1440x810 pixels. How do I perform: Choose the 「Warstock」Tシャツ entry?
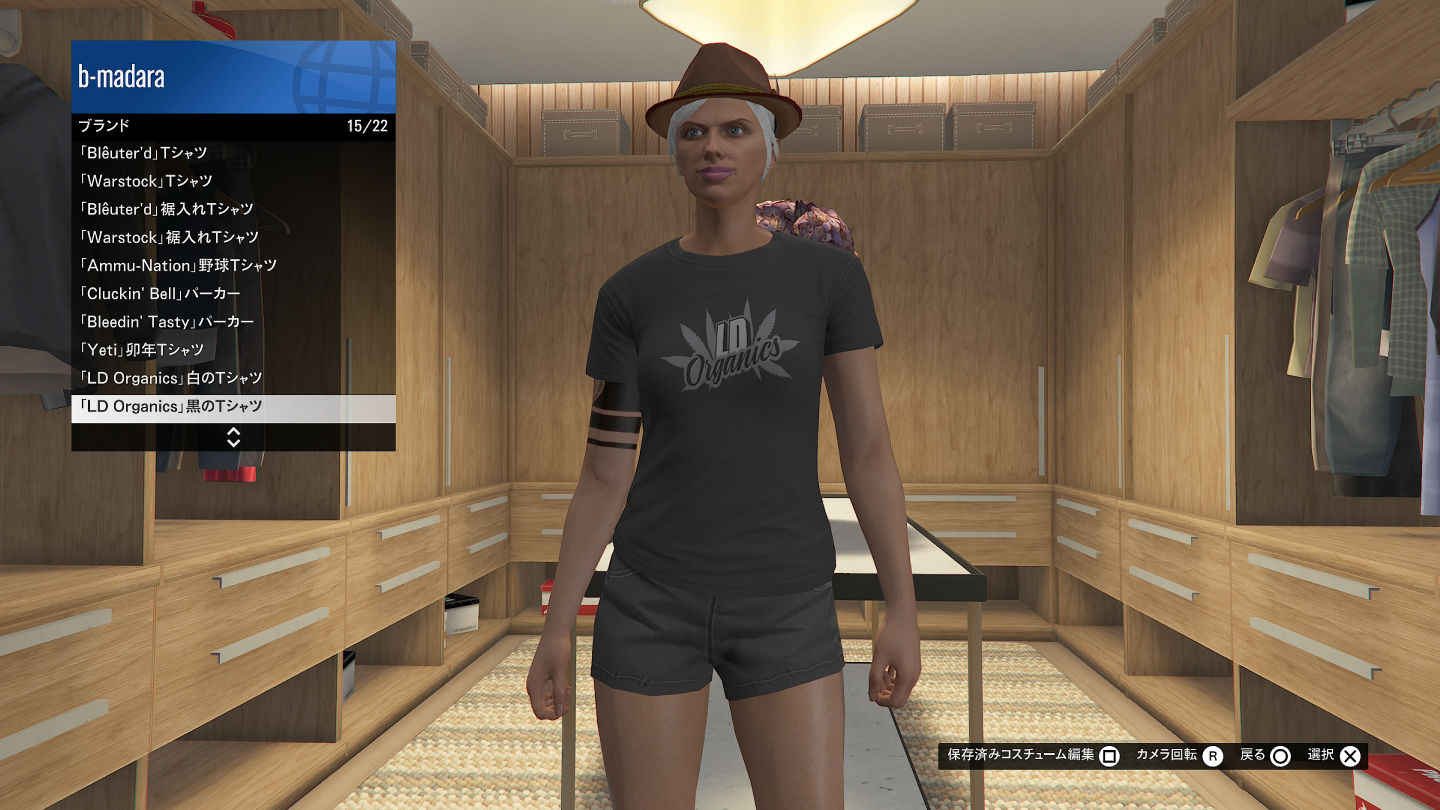(x=233, y=181)
